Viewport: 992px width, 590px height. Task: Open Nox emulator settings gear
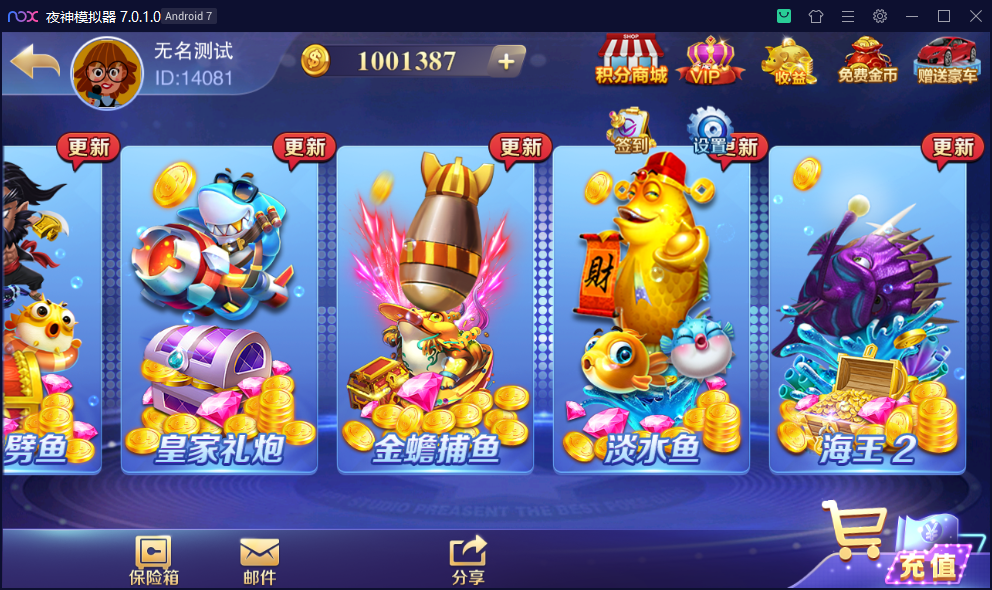tap(880, 16)
